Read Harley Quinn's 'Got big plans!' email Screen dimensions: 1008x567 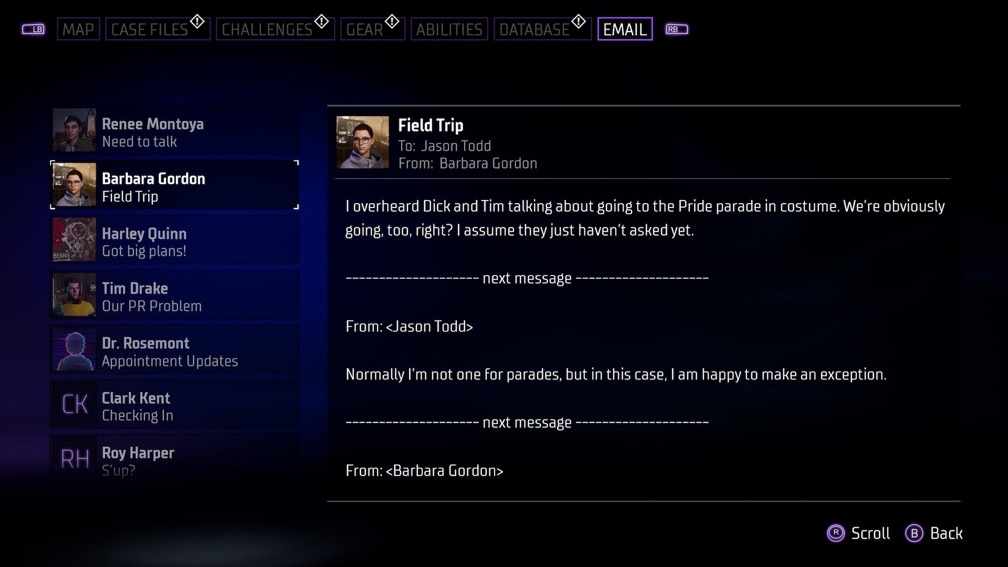[x=174, y=241]
